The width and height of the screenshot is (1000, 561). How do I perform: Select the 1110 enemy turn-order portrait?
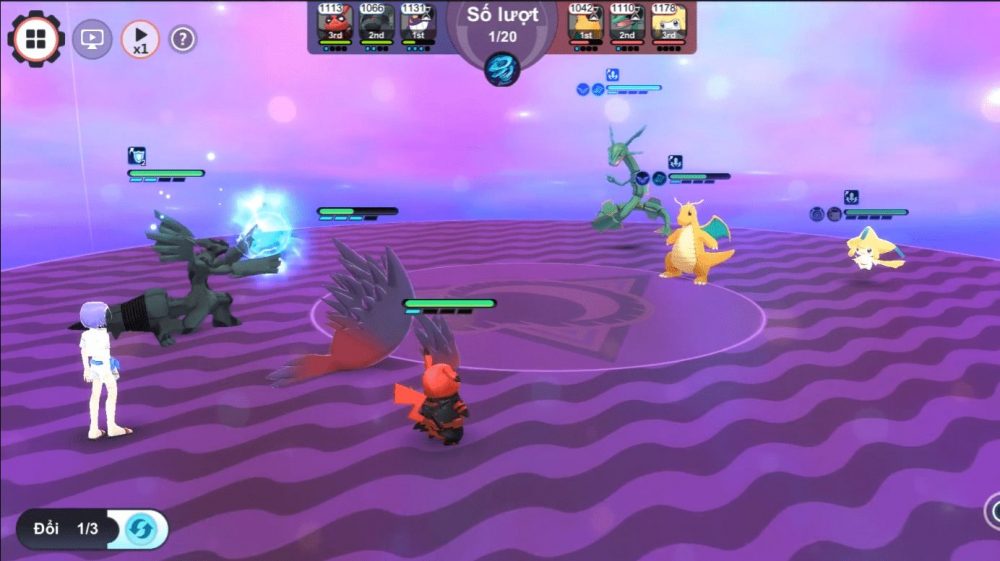626,24
